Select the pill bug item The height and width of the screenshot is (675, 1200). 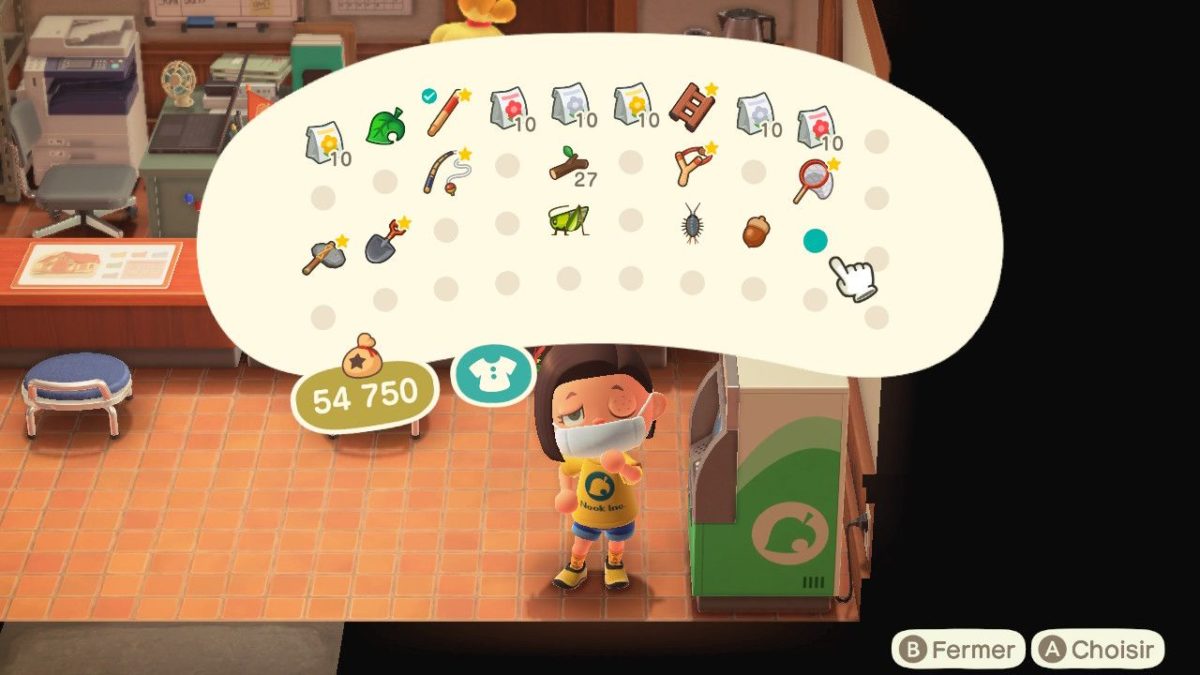point(691,222)
